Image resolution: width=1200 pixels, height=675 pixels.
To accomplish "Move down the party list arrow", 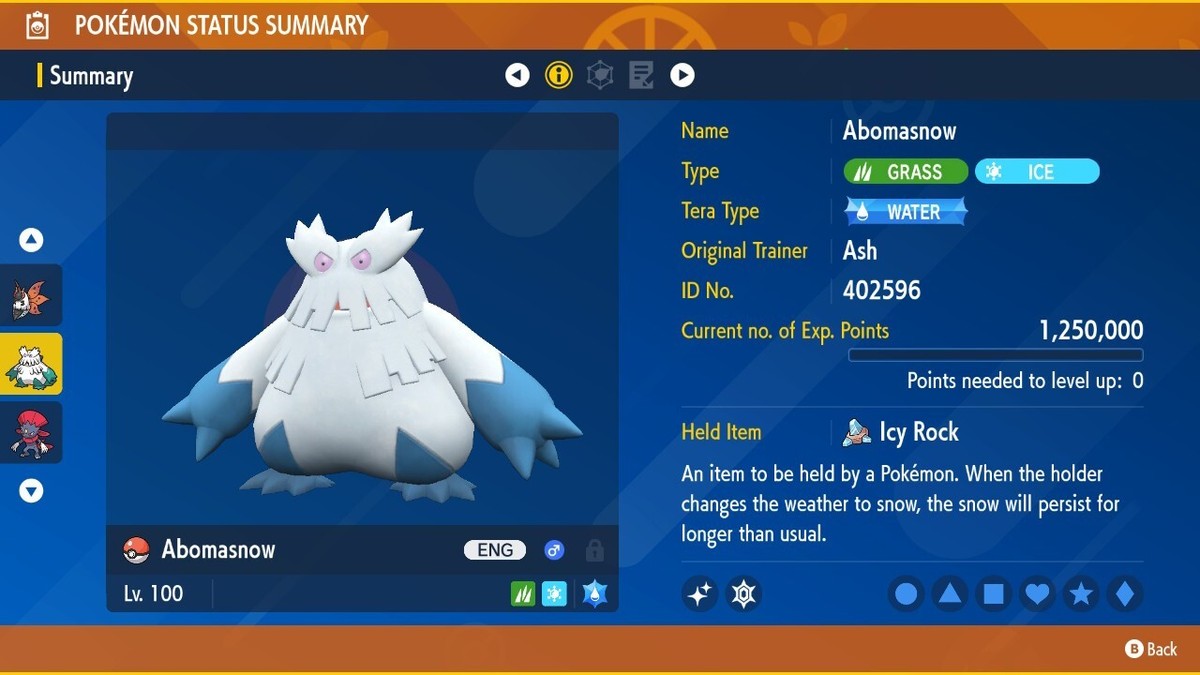I will pyautogui.click(x=31, y=491).
